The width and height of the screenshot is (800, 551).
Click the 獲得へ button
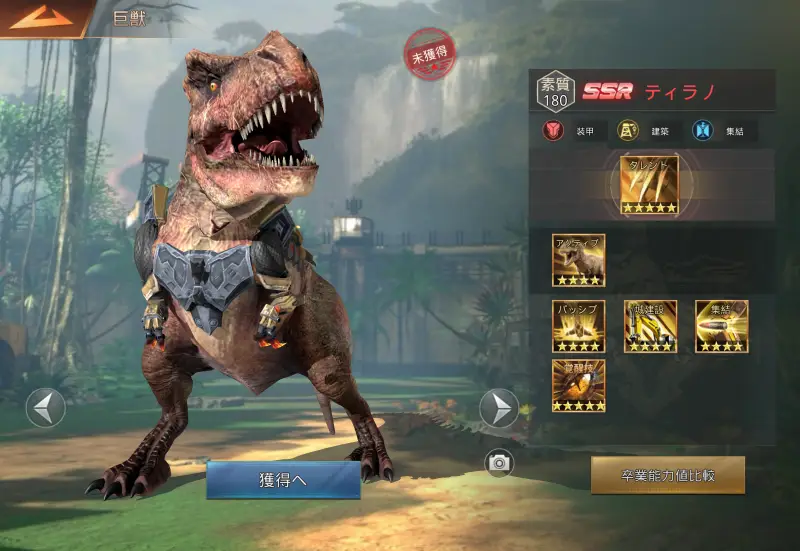[283, 480]
